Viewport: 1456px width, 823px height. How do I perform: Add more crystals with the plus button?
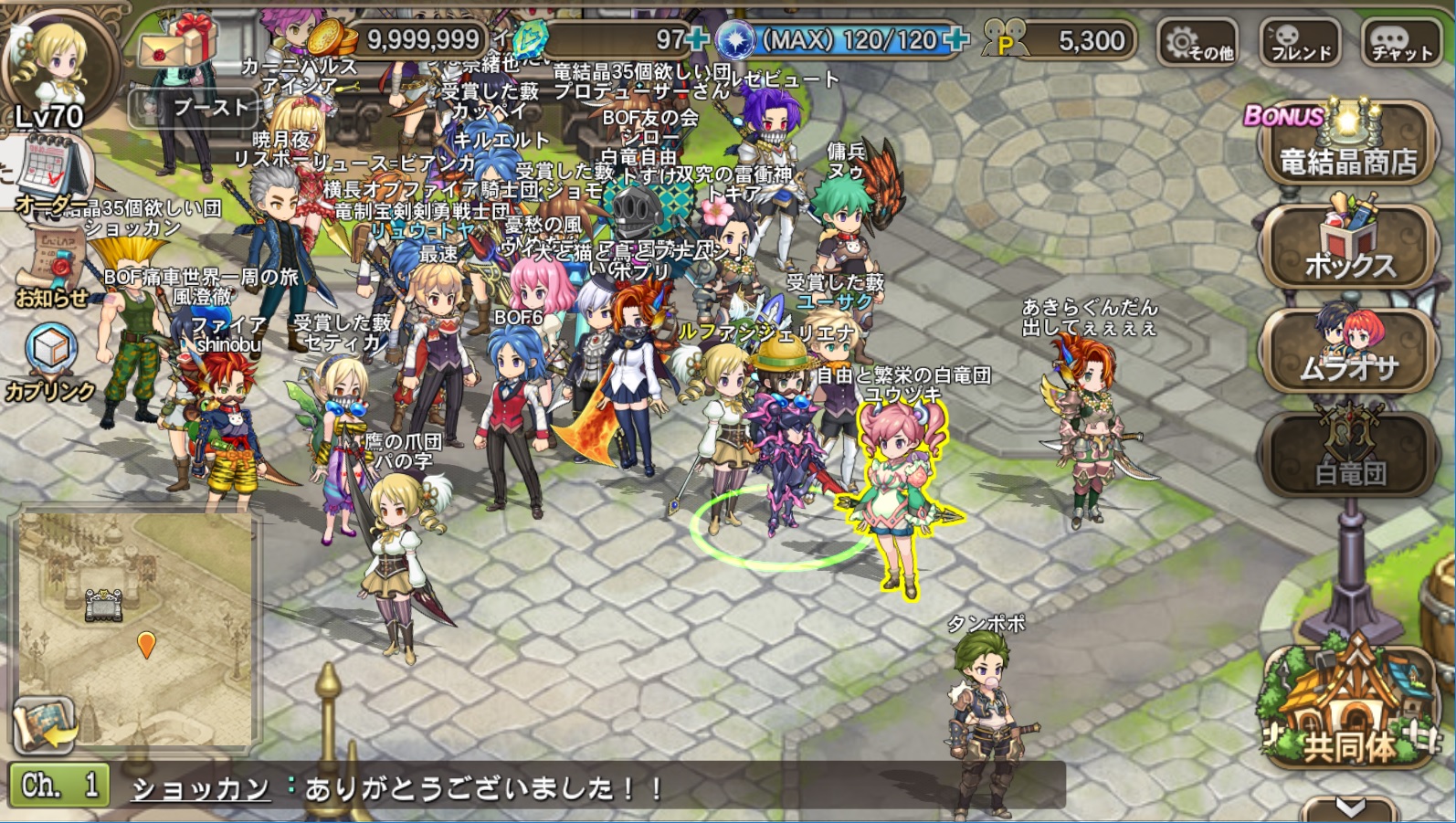pyautogui.click(x=698, y=39)
